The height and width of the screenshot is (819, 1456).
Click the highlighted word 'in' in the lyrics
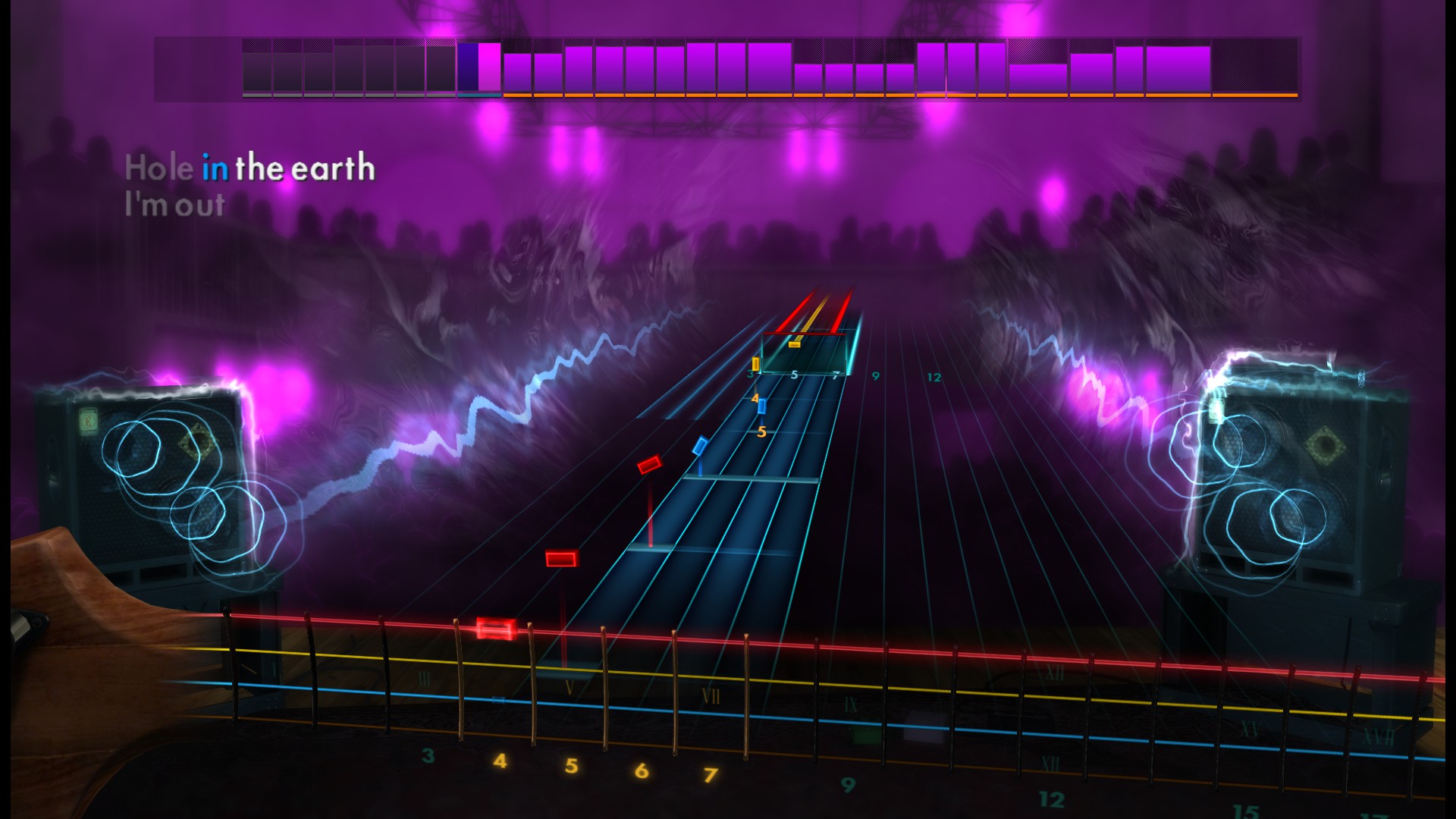(216, 168)
